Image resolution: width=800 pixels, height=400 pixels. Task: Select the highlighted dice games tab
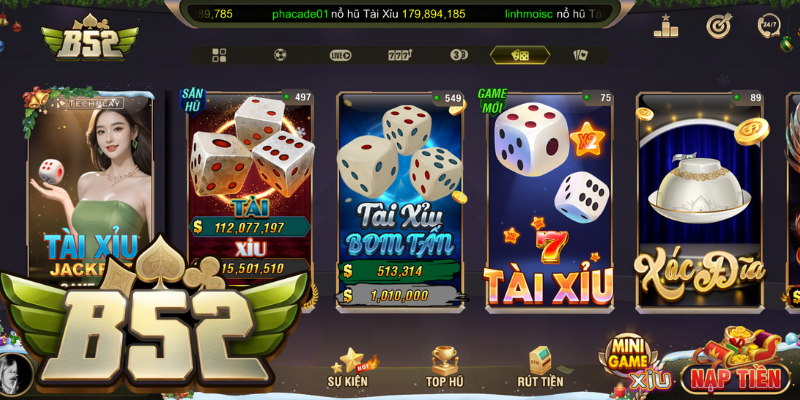pos(520,55)
